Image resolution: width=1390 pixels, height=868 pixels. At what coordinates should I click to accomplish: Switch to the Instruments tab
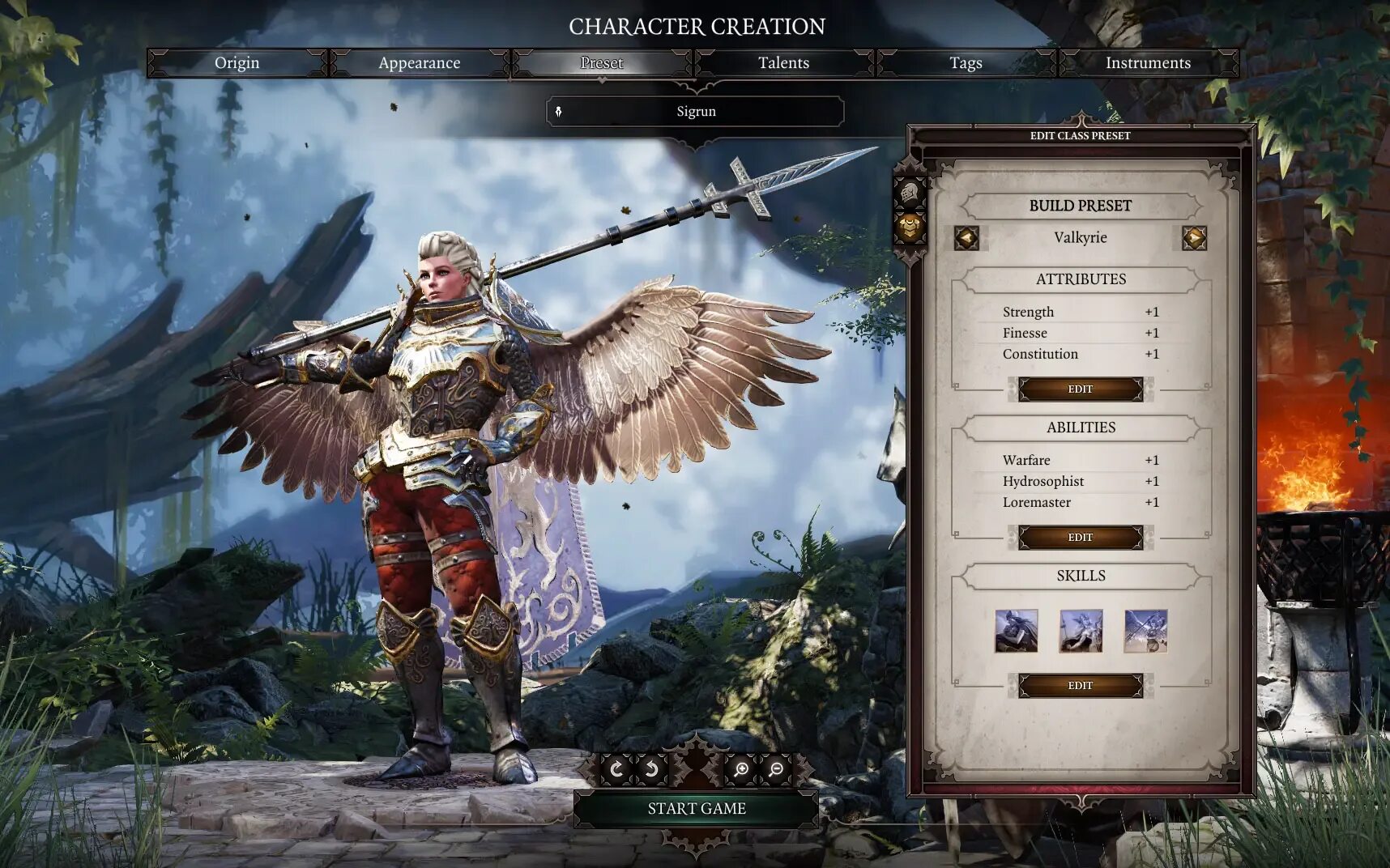pos(1148,63)
